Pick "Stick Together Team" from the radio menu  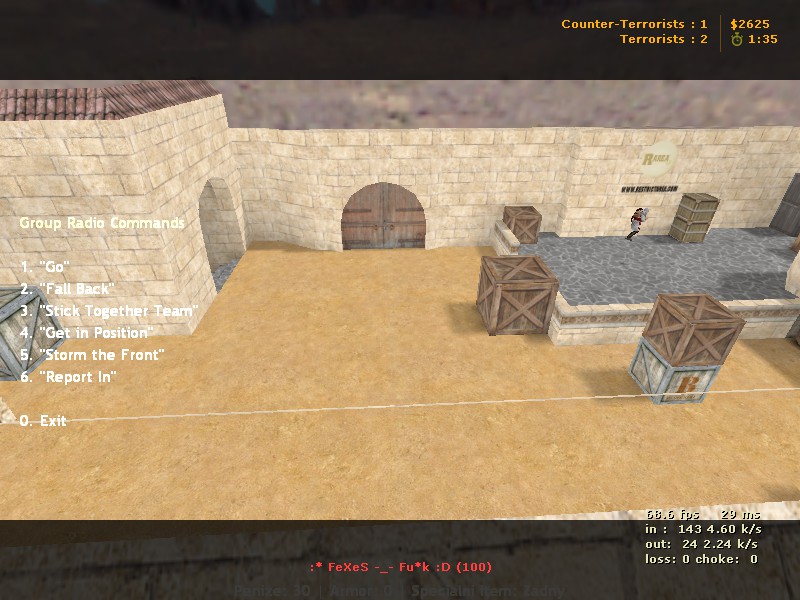tap(109, 311)
